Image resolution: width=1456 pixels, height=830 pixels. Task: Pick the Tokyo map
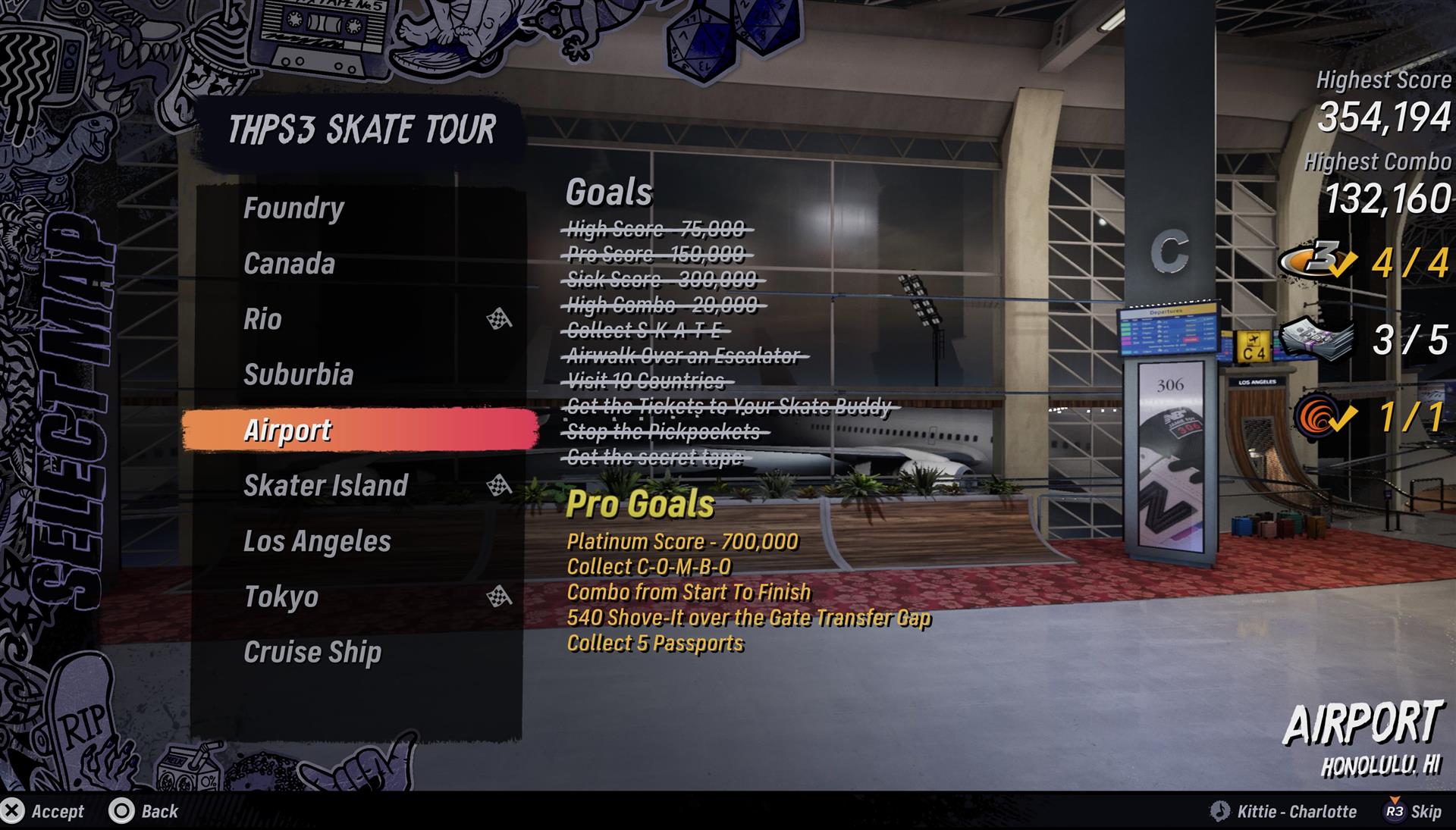pyautogui.click(x=281, y=597)
